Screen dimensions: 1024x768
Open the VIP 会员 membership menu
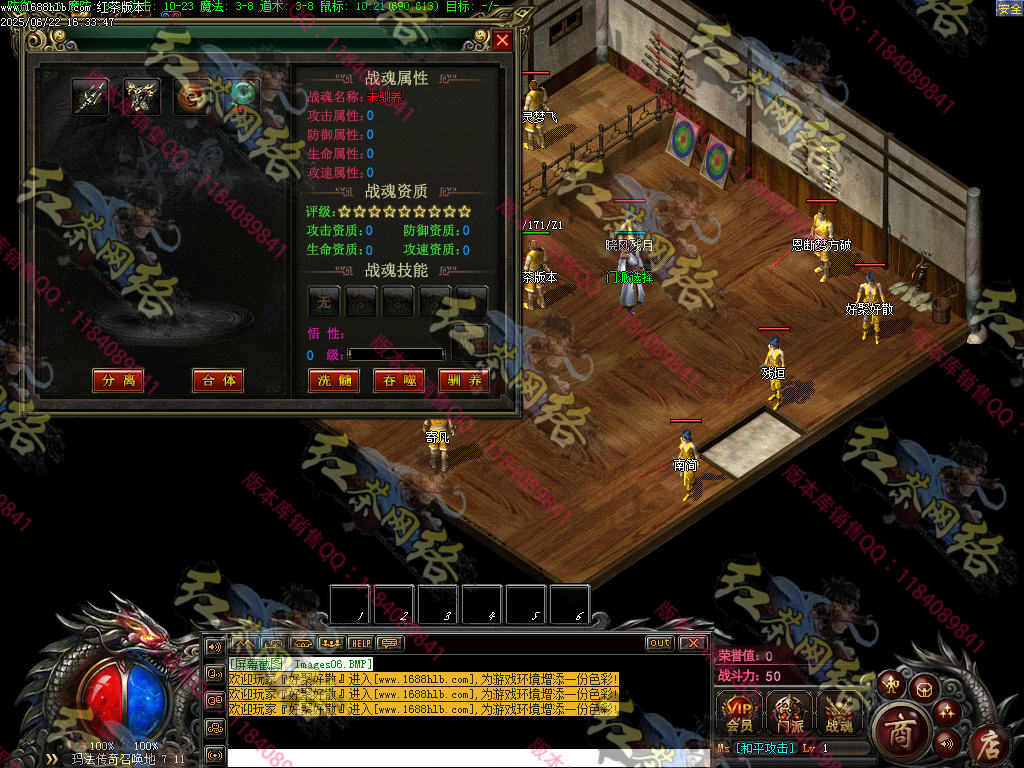pos(739,711)
